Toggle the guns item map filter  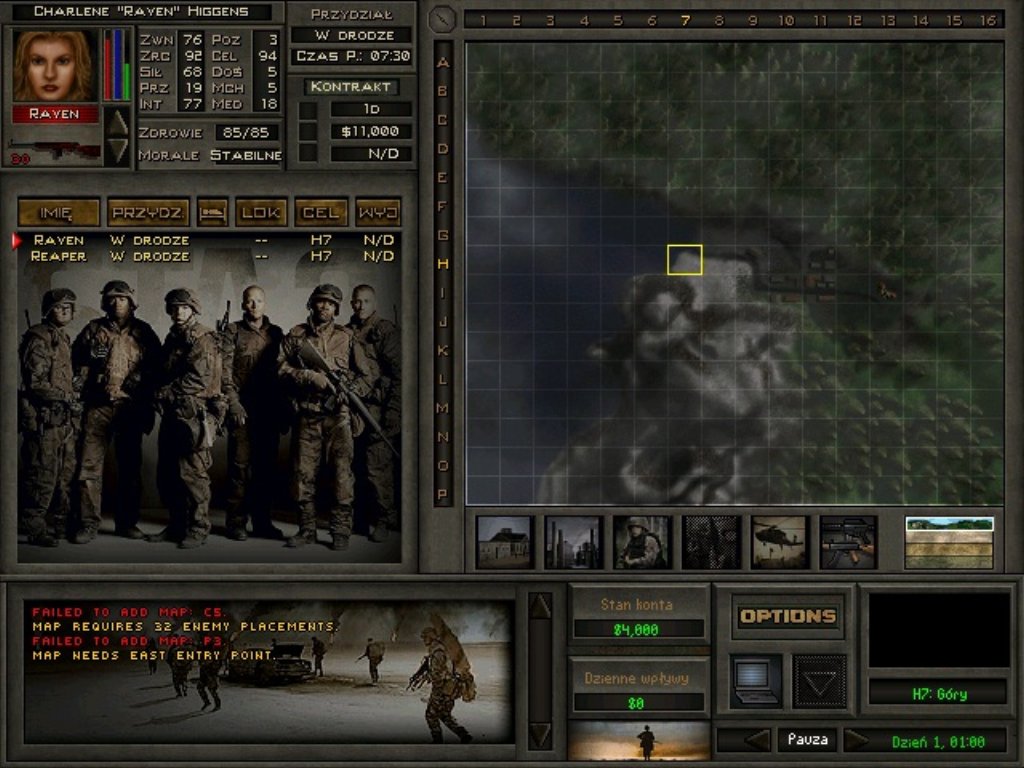(848, 542)
